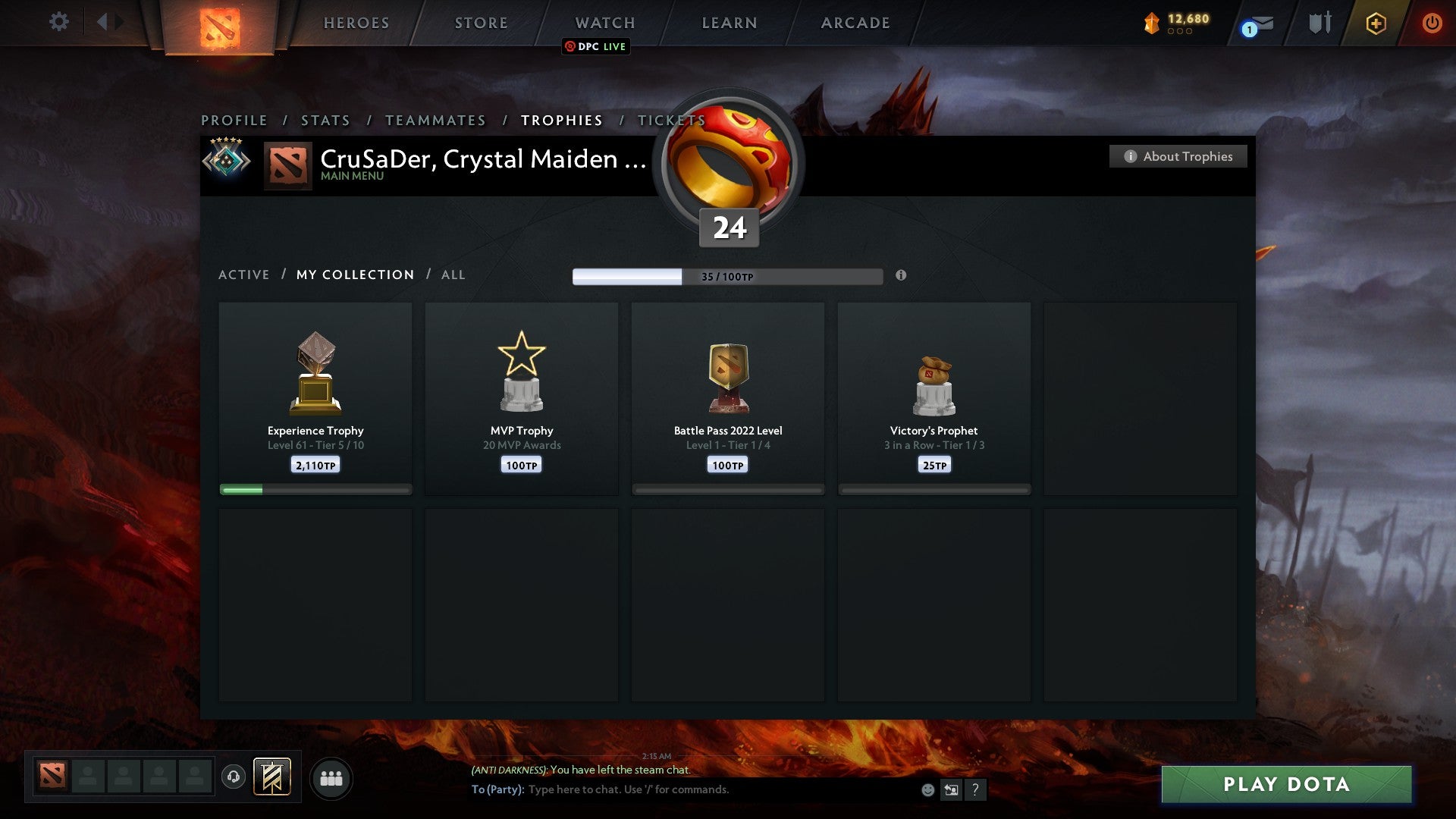Click the power/logout icon
Image resolution: width=1456 pixels, height=819 pixels.
pyautogui.click(x=1432, y=23)
